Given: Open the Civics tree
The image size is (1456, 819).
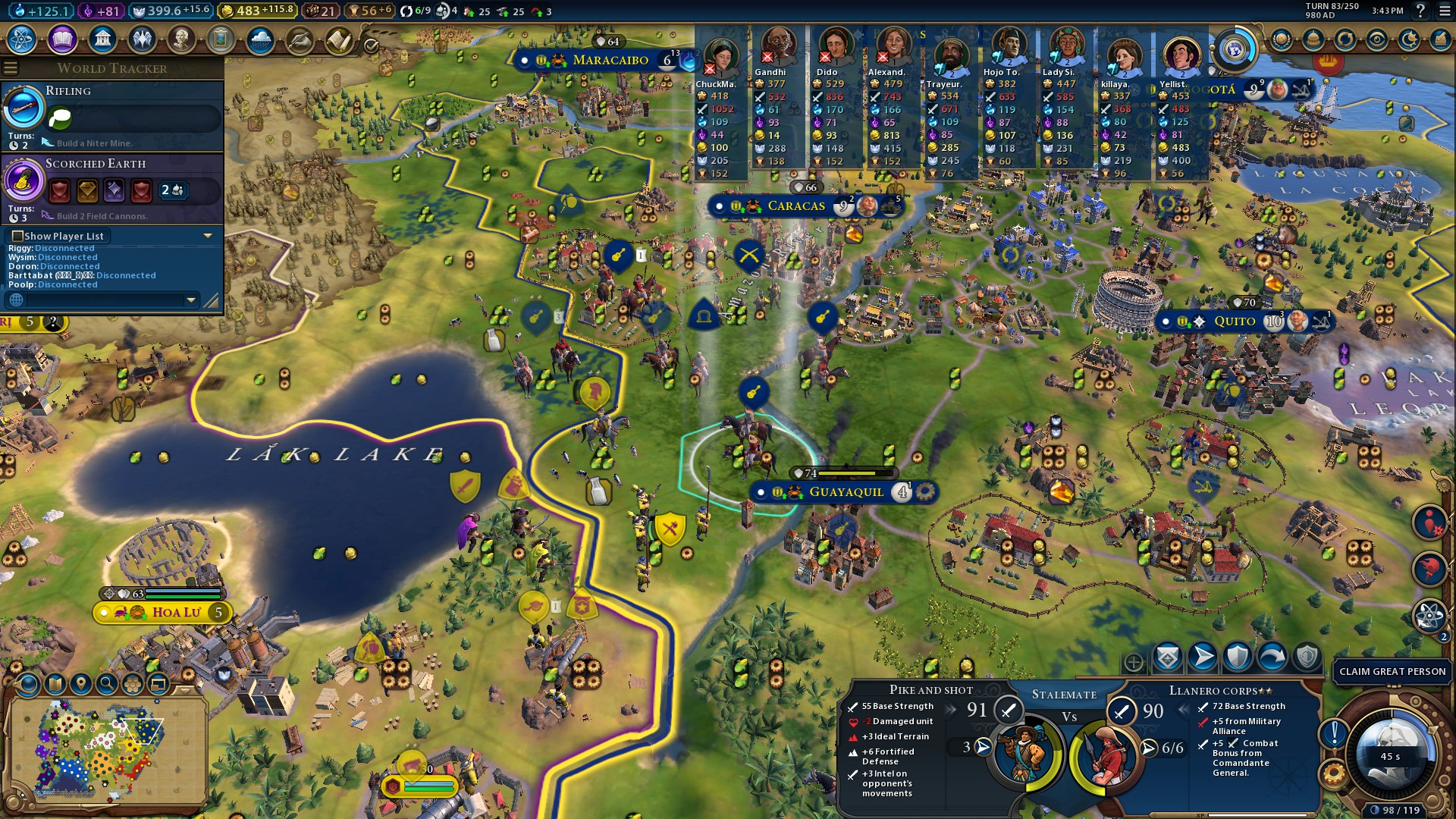Looking at the screenshot, I should pos(62,39).
